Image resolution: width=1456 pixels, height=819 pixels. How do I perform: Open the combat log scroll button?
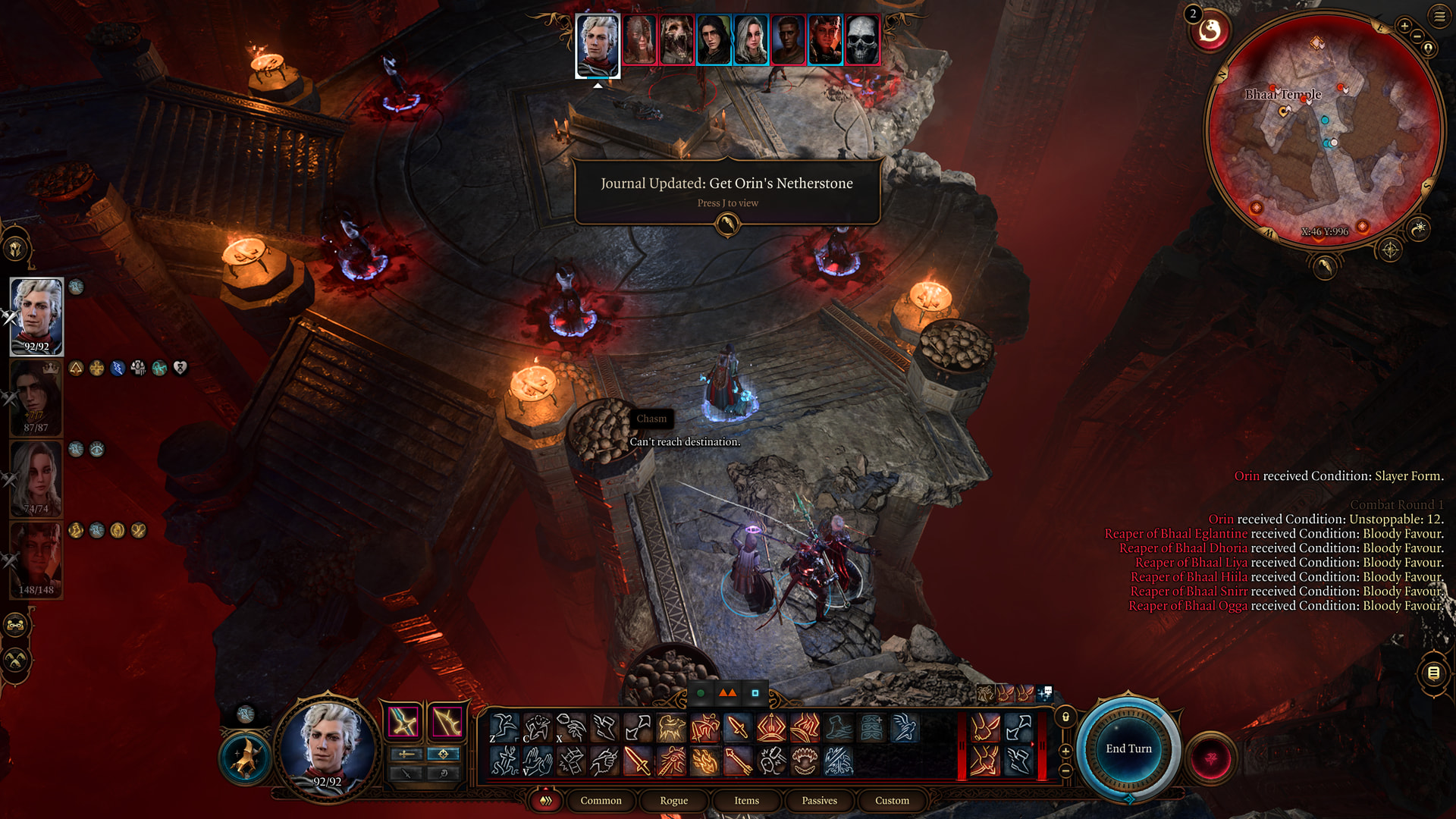coord(1433,673)
